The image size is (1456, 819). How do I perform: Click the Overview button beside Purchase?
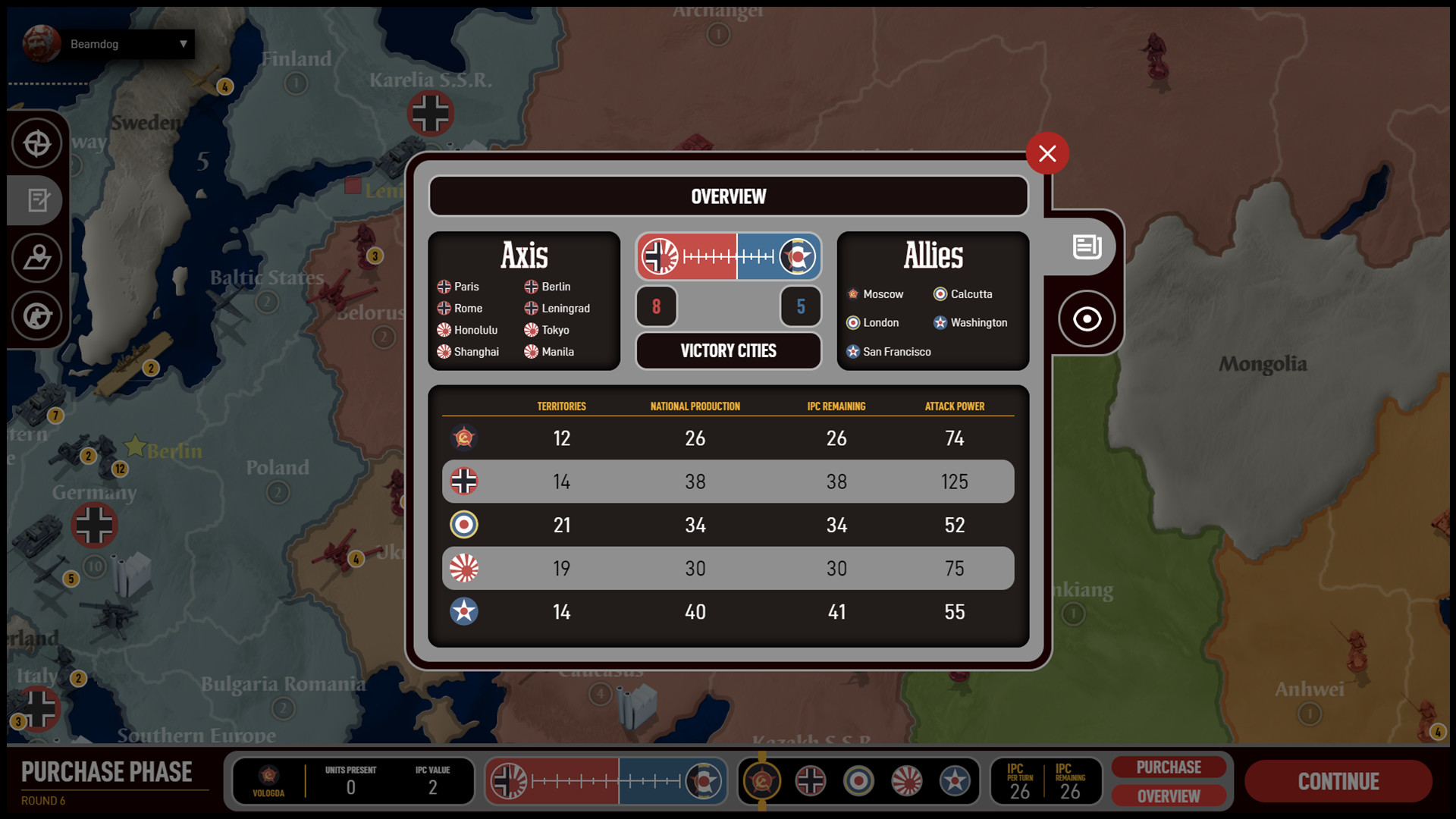point(1169,795)
